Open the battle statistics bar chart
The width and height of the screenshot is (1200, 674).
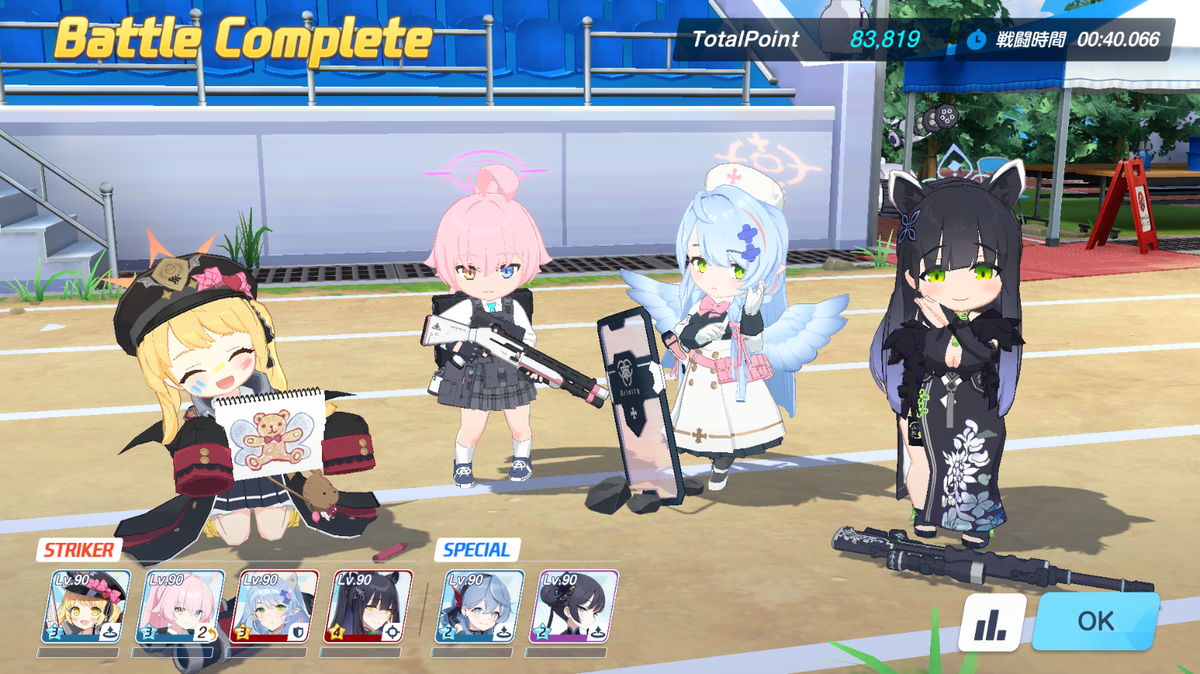[992, 623]
